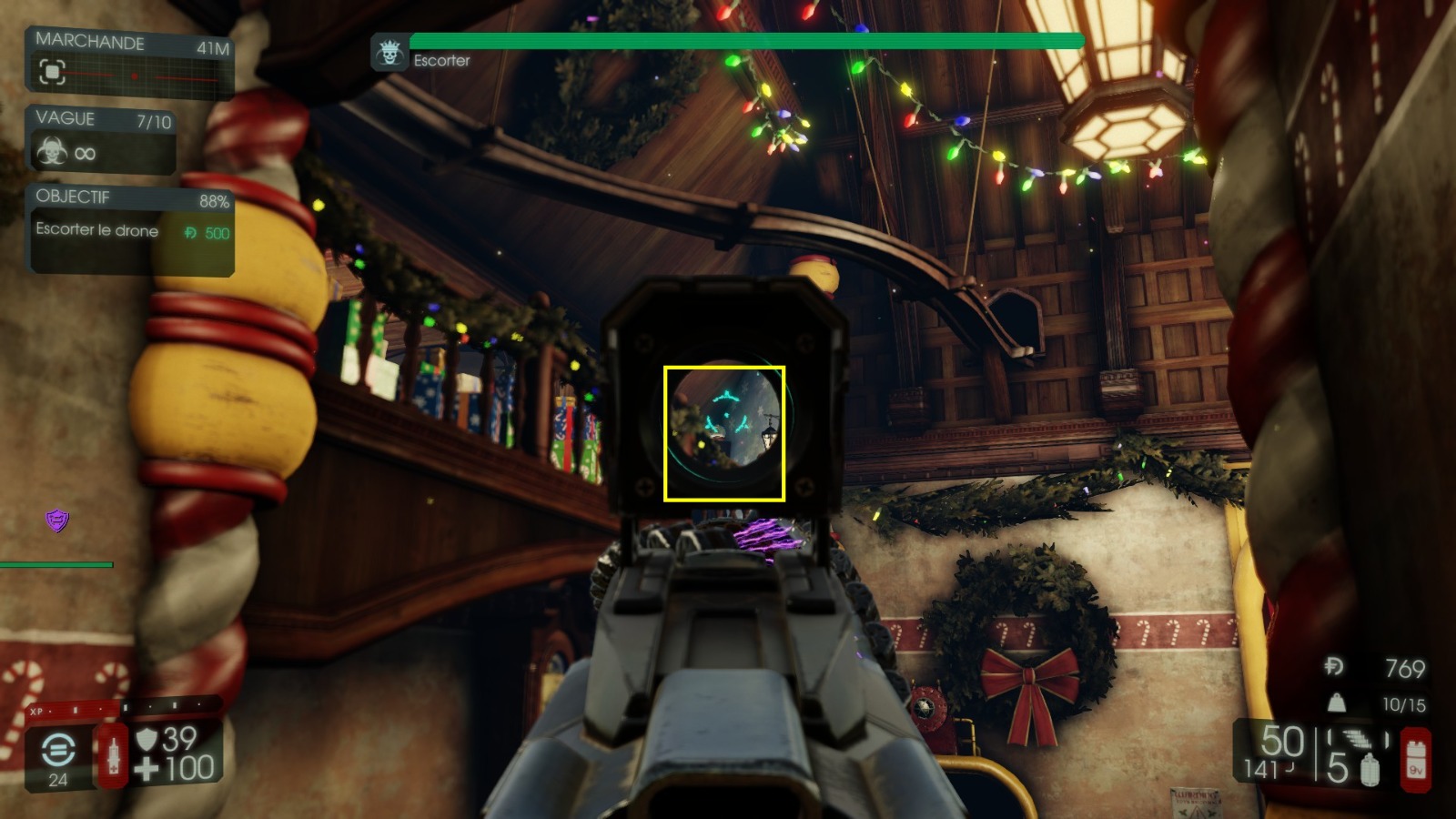Click the green escort progress bar
This screenshot has height=819, width=1456.
744,40
